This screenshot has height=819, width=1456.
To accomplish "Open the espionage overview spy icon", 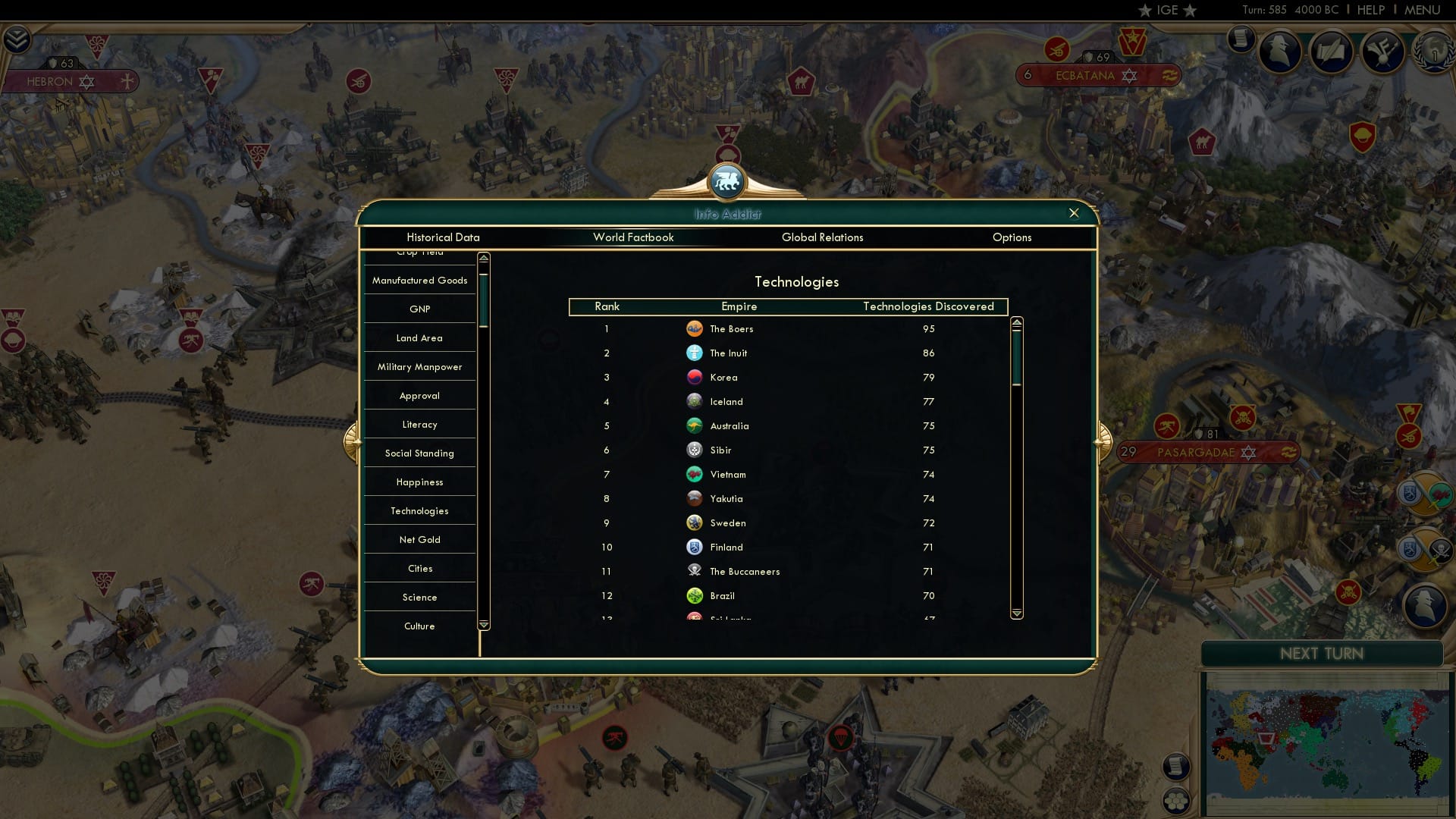I will click(x=1280, y=52).
